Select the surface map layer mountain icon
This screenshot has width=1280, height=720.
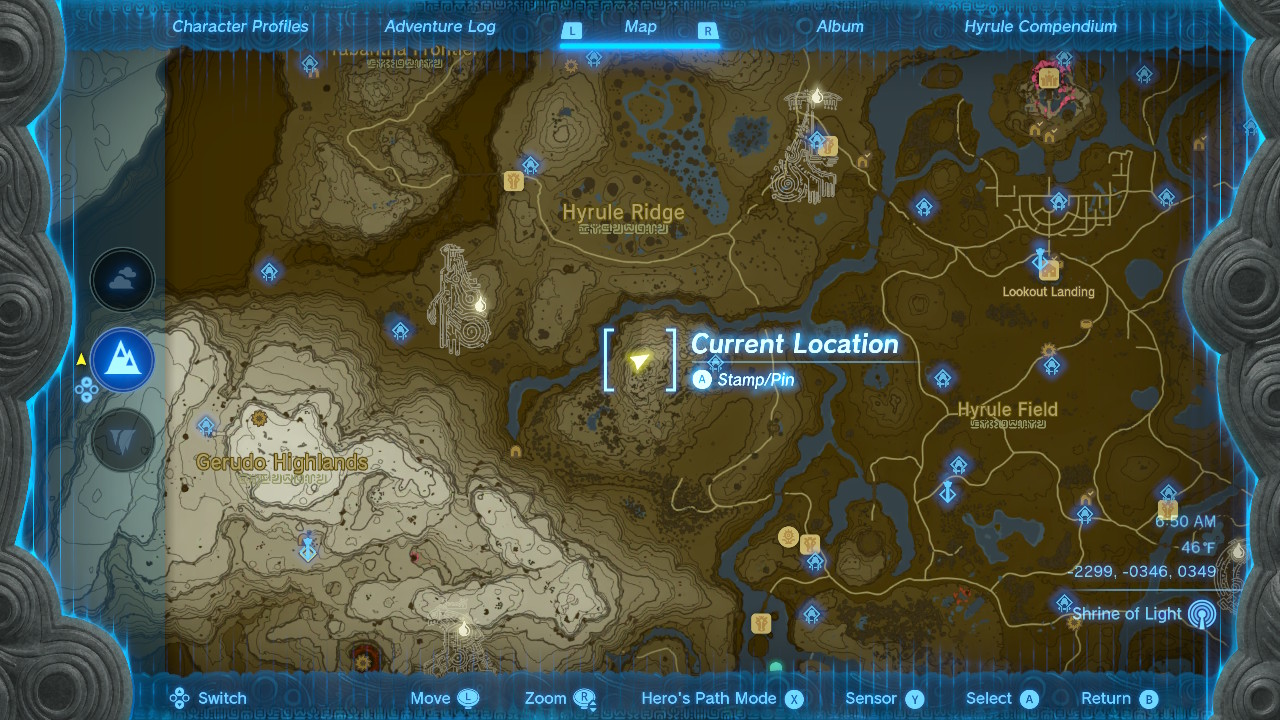click(x=122, y=360)
